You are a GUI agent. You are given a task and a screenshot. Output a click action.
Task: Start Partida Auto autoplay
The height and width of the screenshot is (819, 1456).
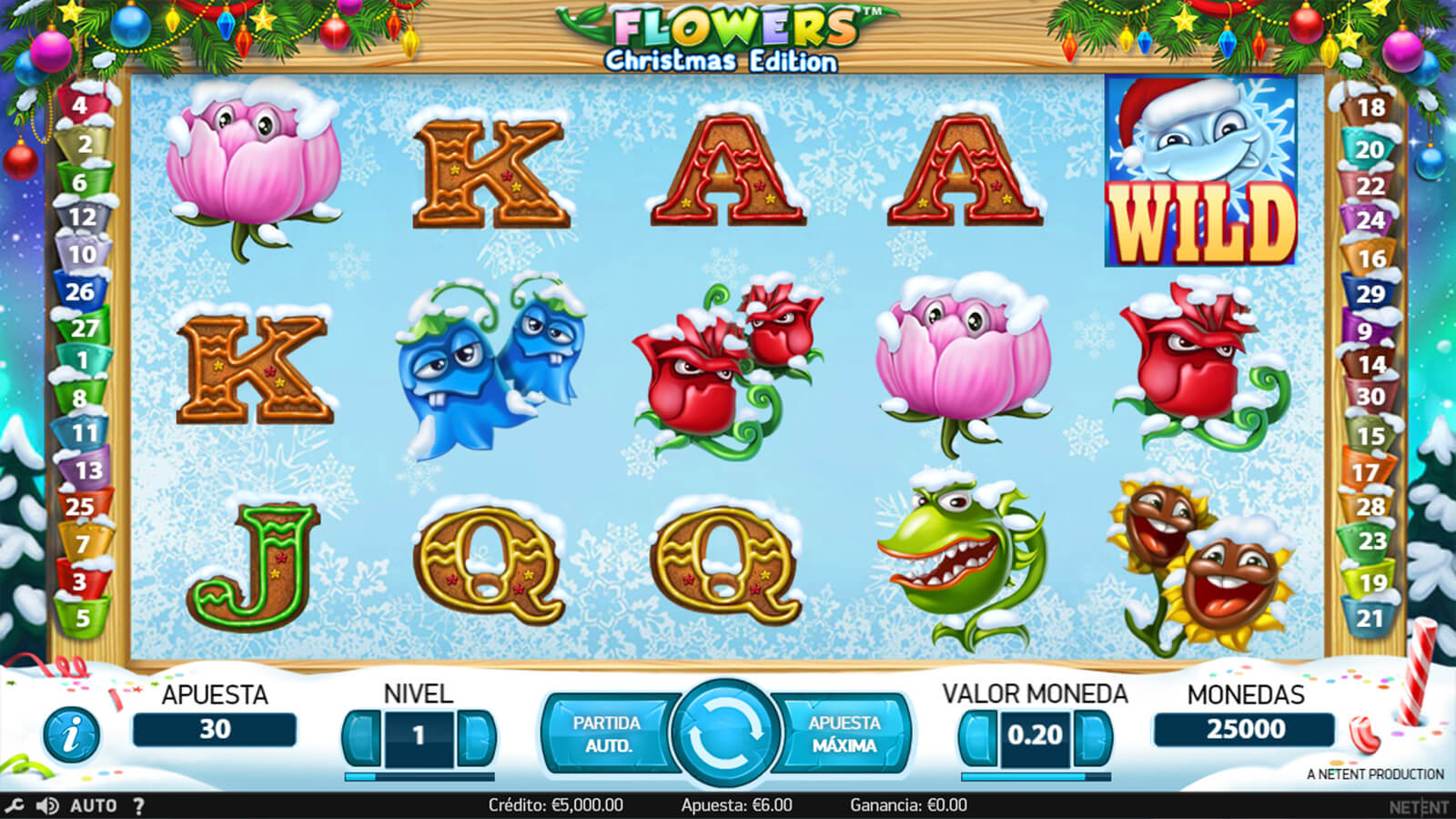pyautogui.click(x=606, y=733)
